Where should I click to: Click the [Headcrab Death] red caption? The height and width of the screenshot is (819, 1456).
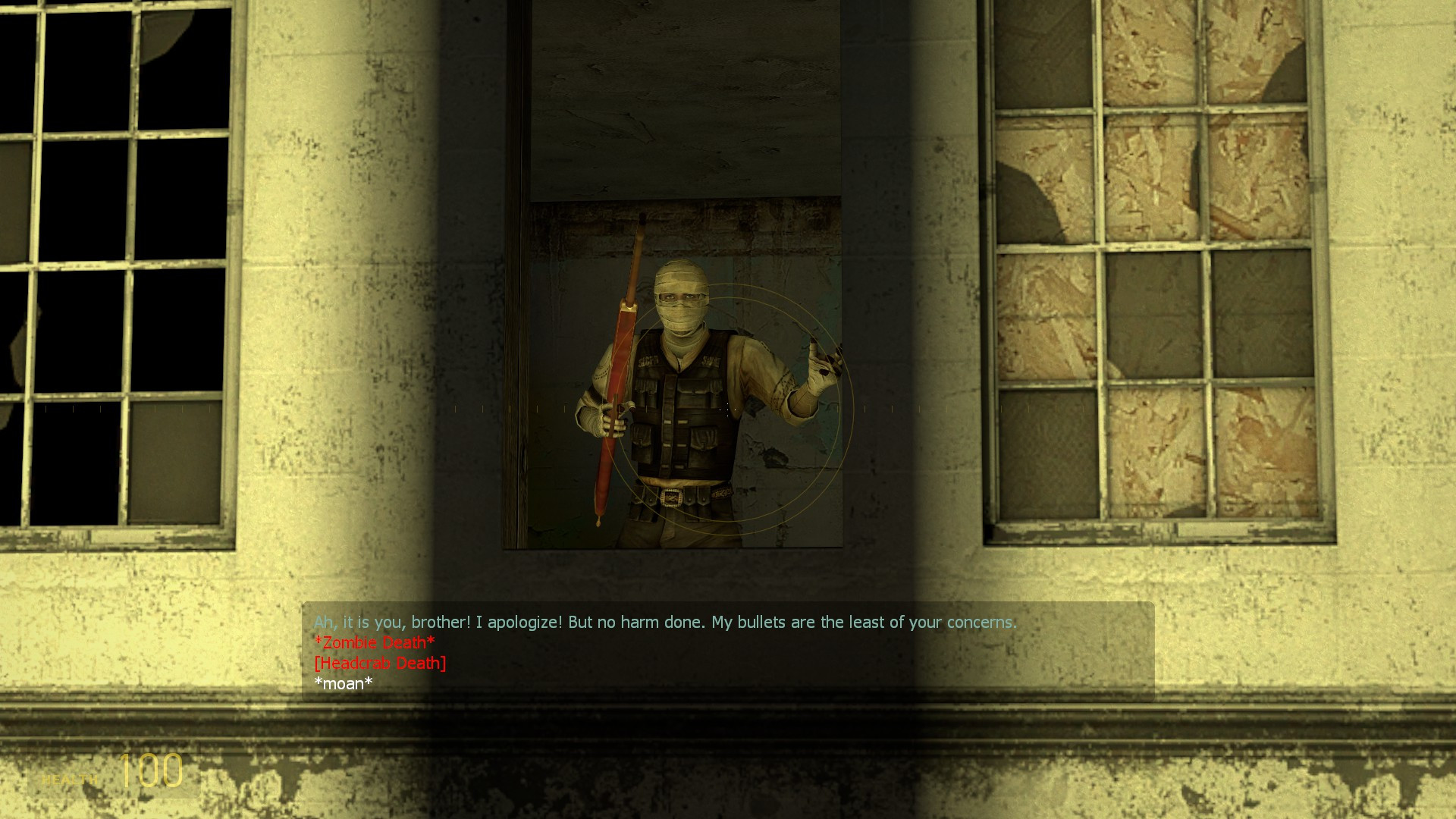pyautogui.click(x=379, y=663)
